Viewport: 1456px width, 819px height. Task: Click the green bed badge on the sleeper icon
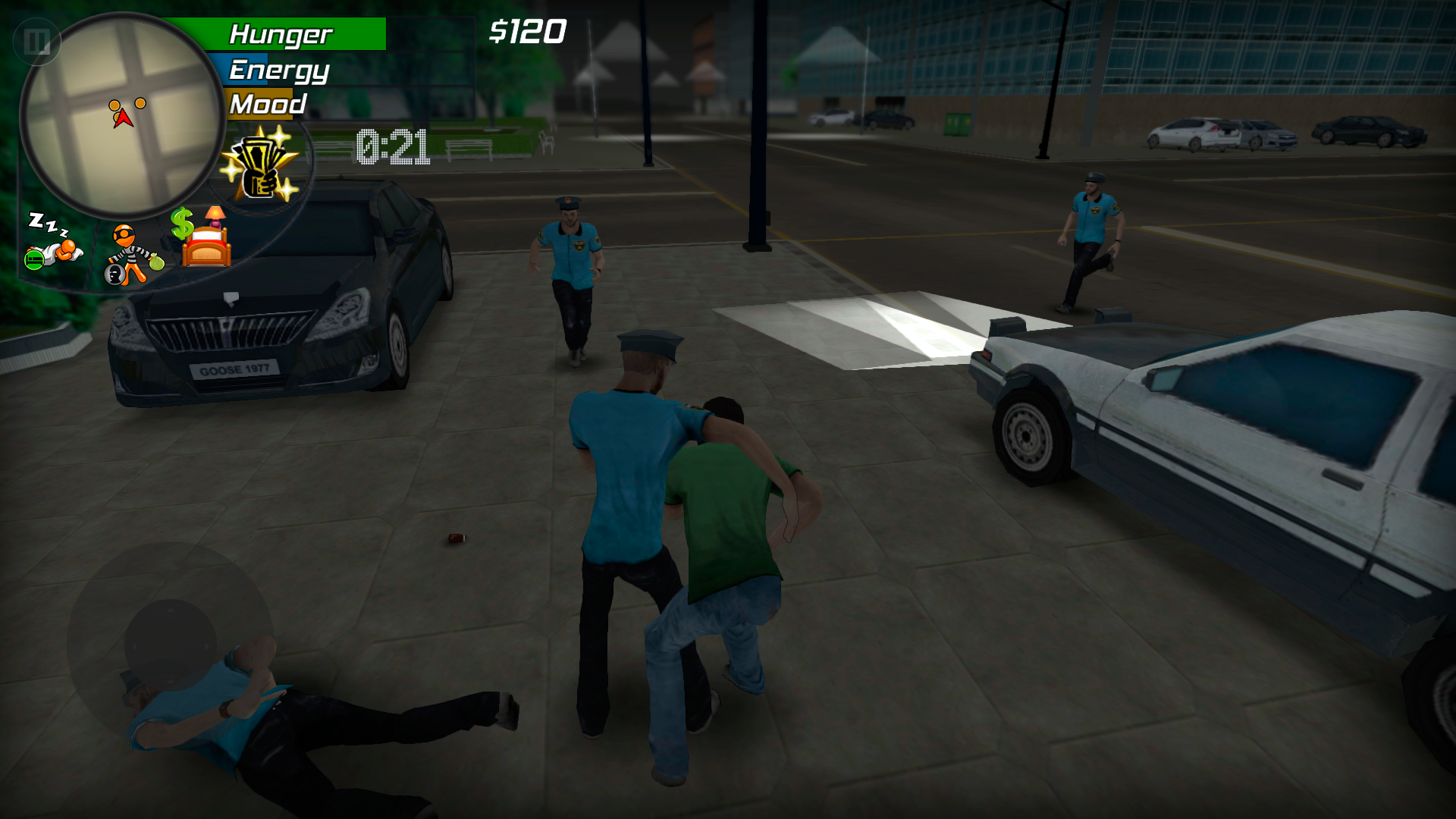(33, 260)
